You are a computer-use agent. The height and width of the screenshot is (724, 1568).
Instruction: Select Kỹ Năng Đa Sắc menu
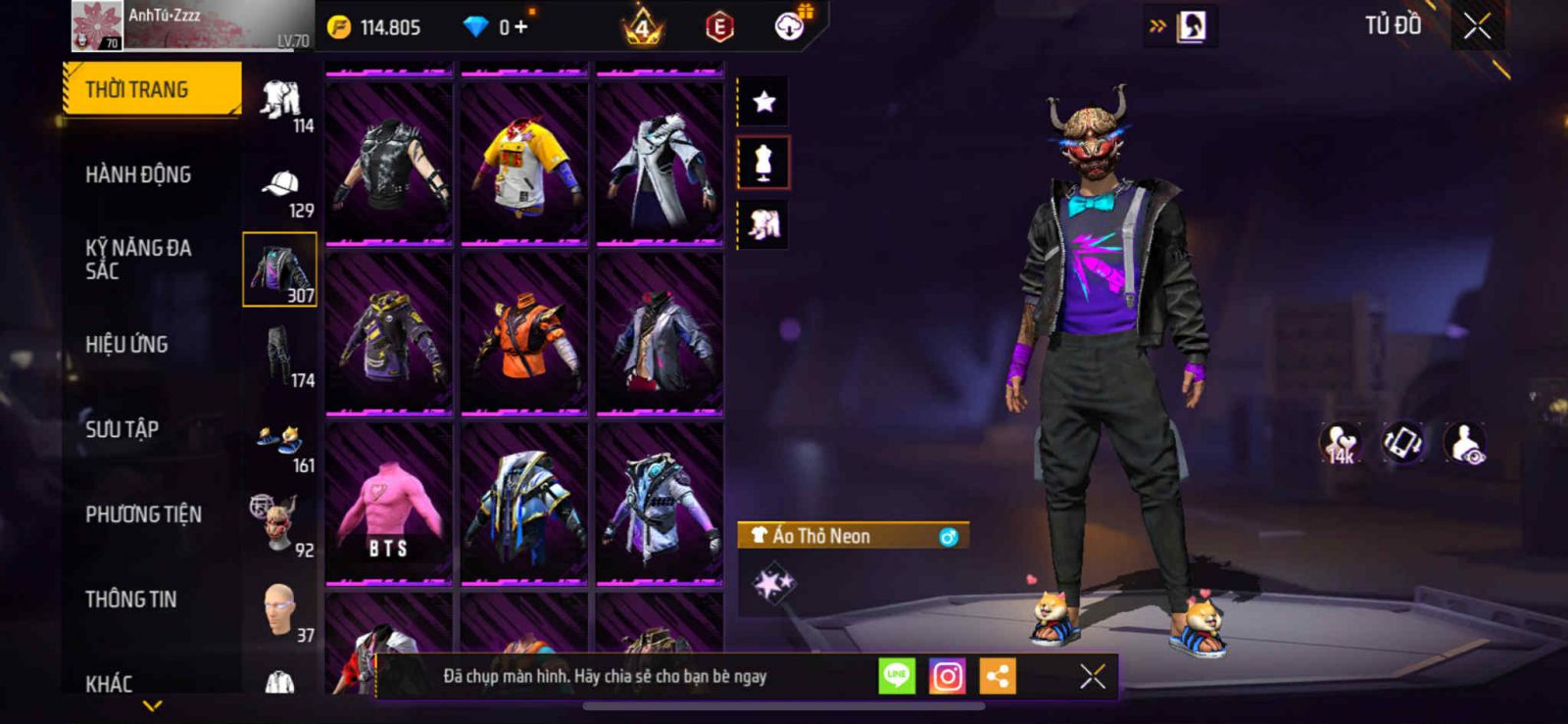[138, 260]
